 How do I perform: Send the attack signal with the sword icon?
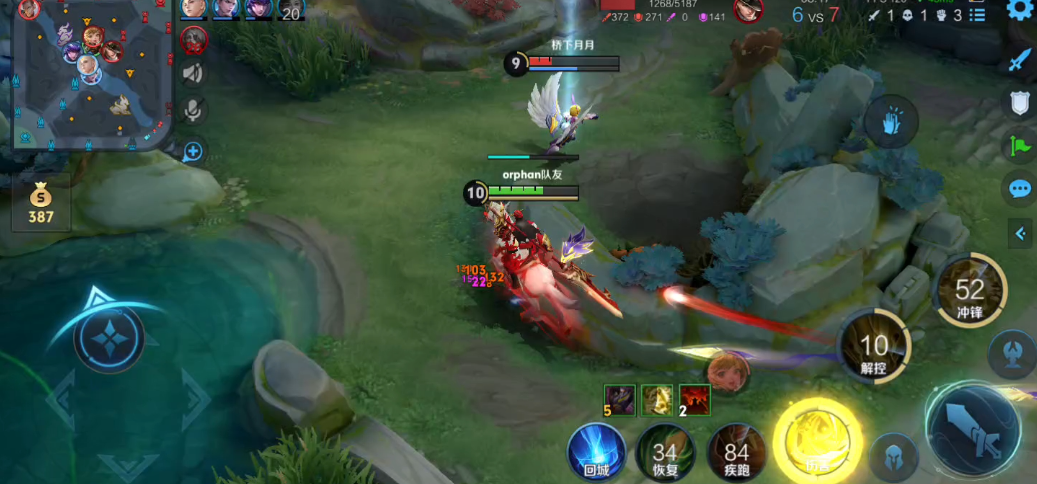(x=1019, y=60)
